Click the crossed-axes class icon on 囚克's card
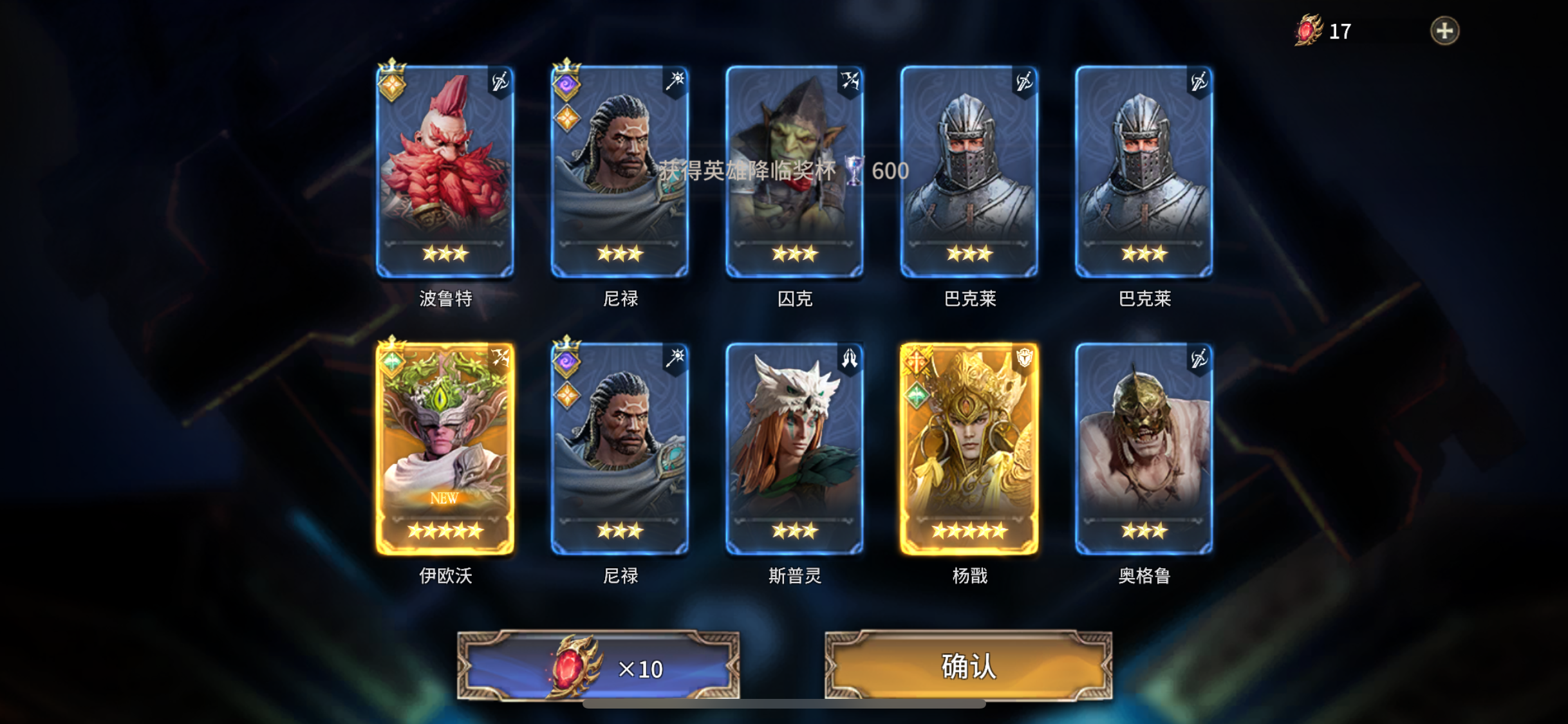The image size is (1568, 724). 851,81
